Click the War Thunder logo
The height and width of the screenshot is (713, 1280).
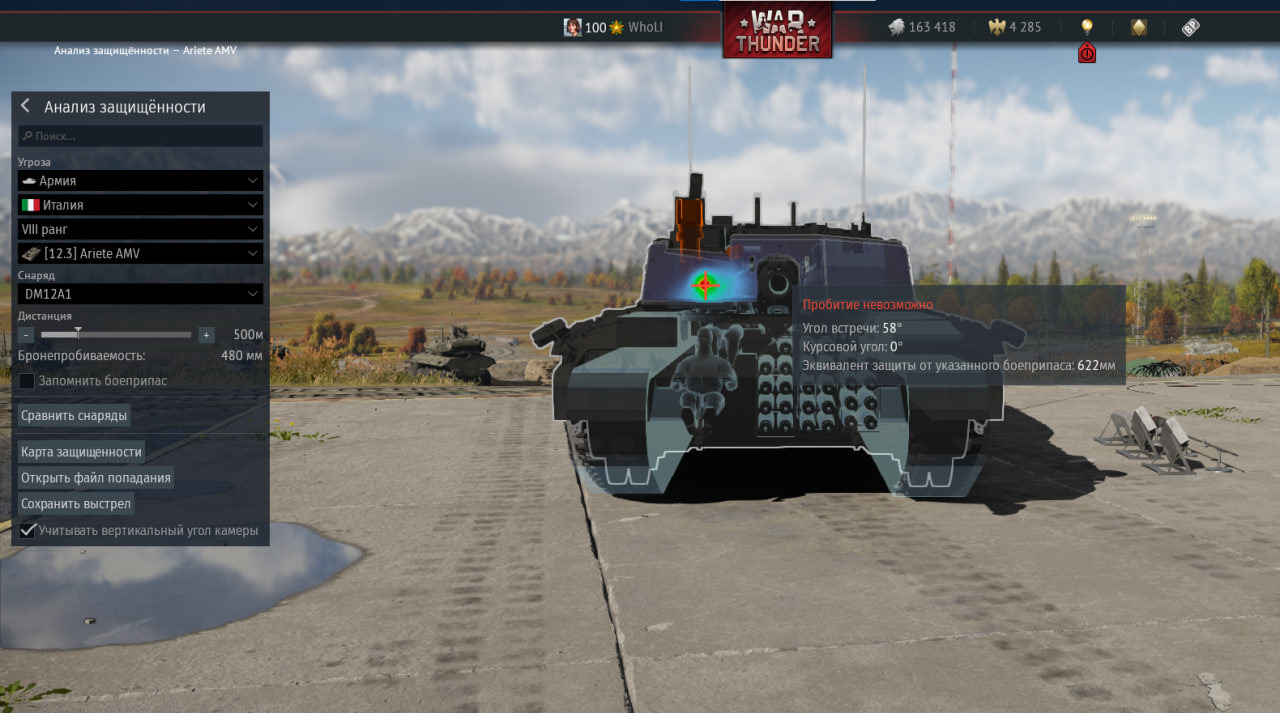pyautogui.click(x=777, y=30)
